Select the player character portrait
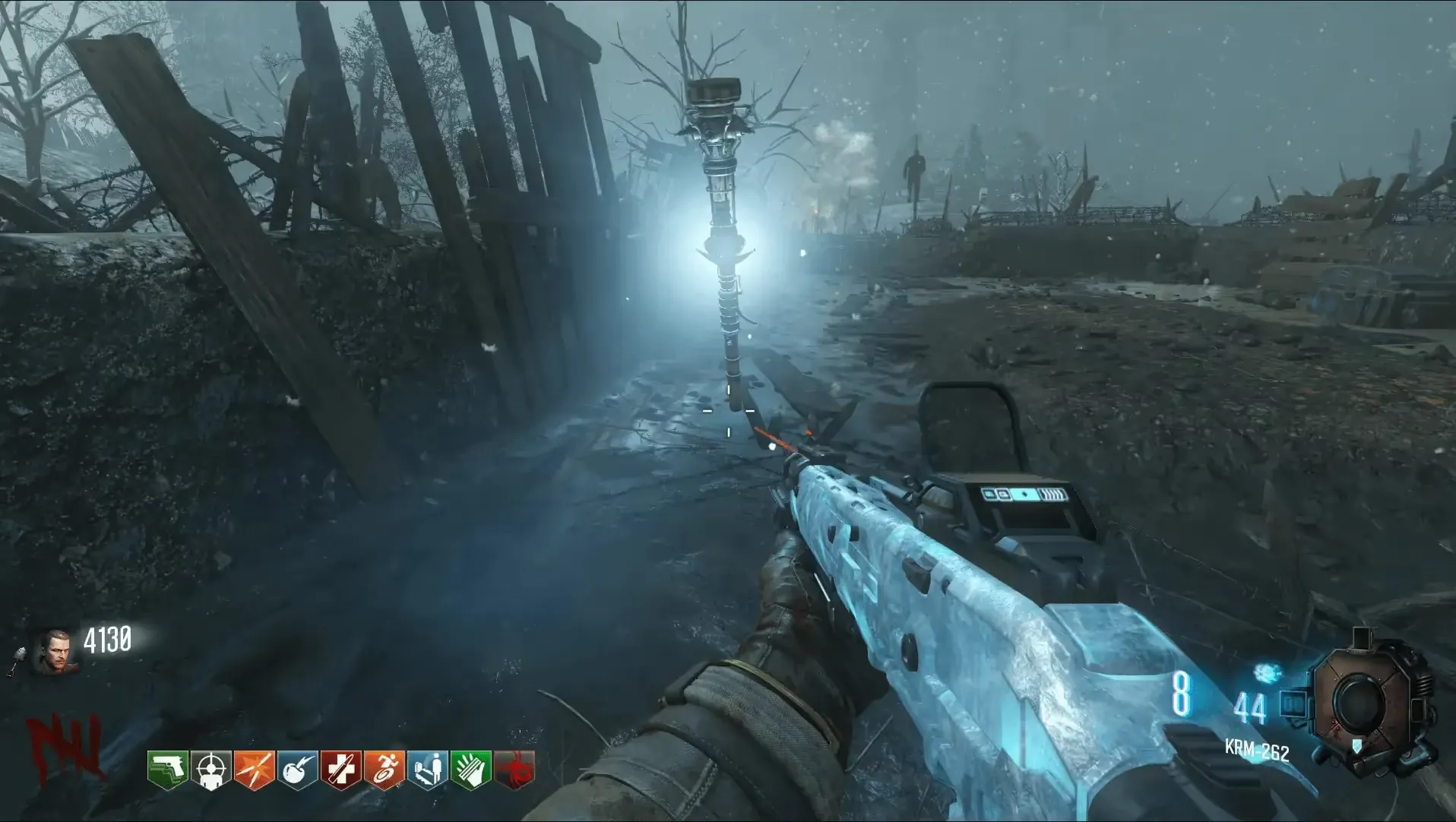Screen dimensions: 1456x822 (x=53, y=650)
